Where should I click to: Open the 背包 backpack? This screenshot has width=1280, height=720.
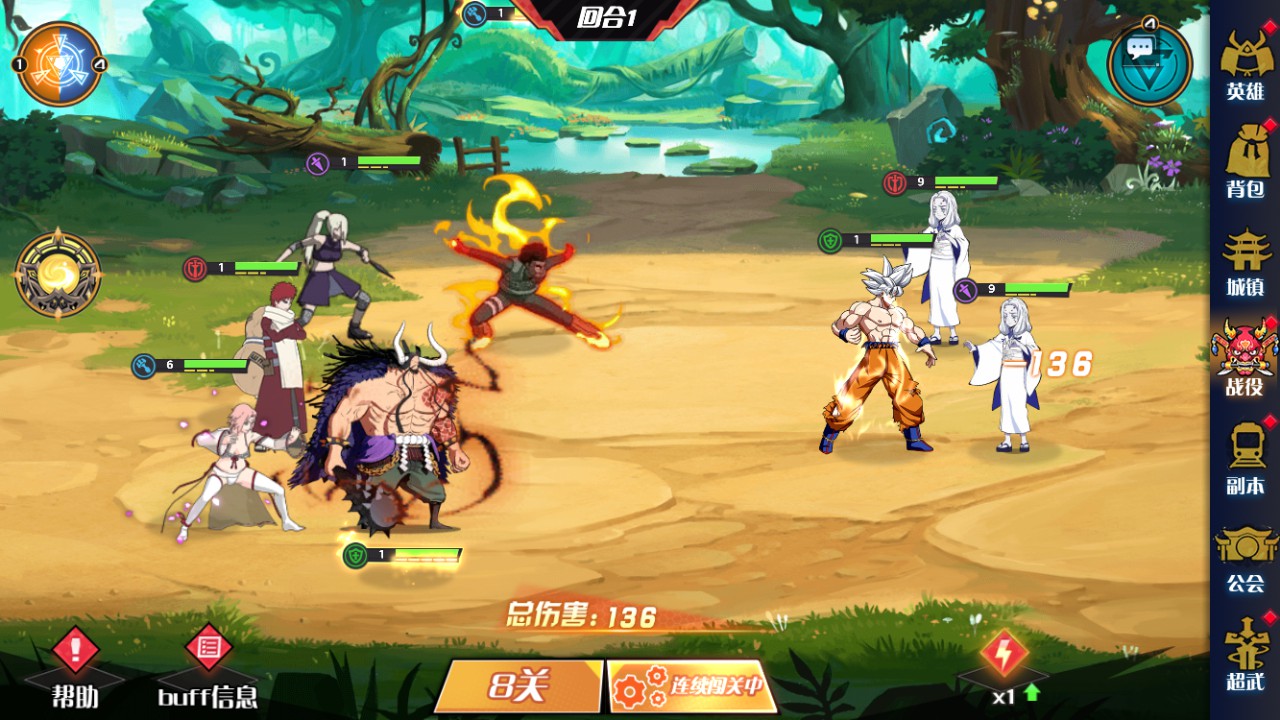[1245, 162]
